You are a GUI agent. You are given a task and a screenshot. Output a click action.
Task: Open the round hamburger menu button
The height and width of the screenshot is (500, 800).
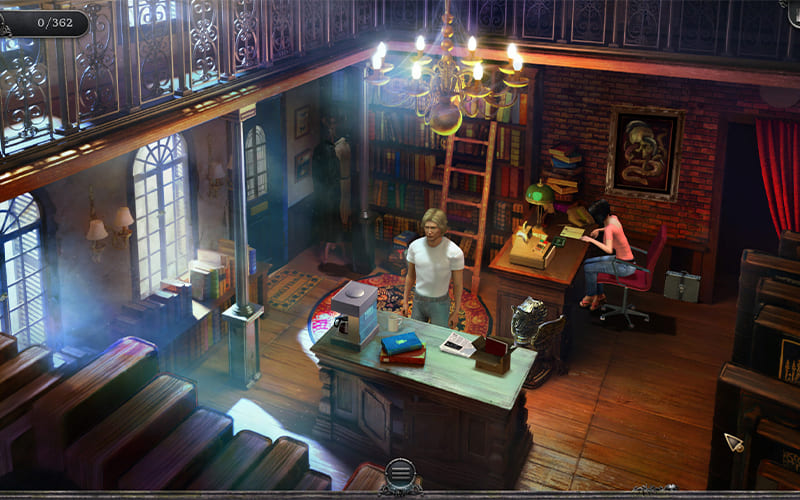point(400,472)
